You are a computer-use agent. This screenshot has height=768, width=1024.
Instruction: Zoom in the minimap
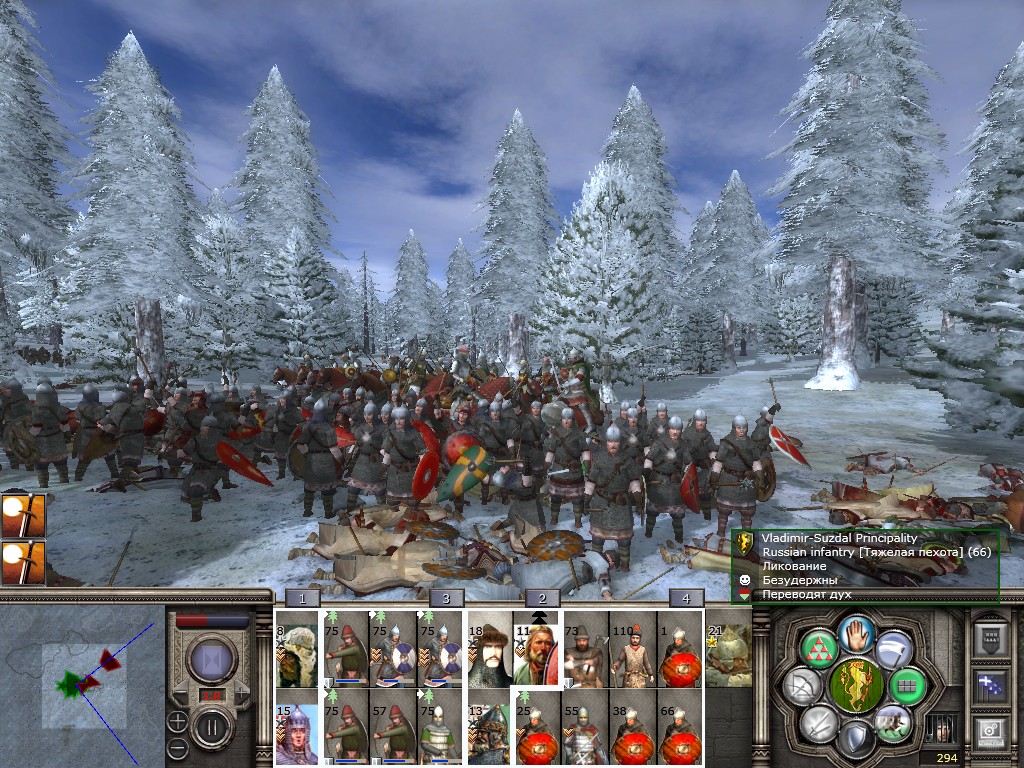[x=177, y=720]
